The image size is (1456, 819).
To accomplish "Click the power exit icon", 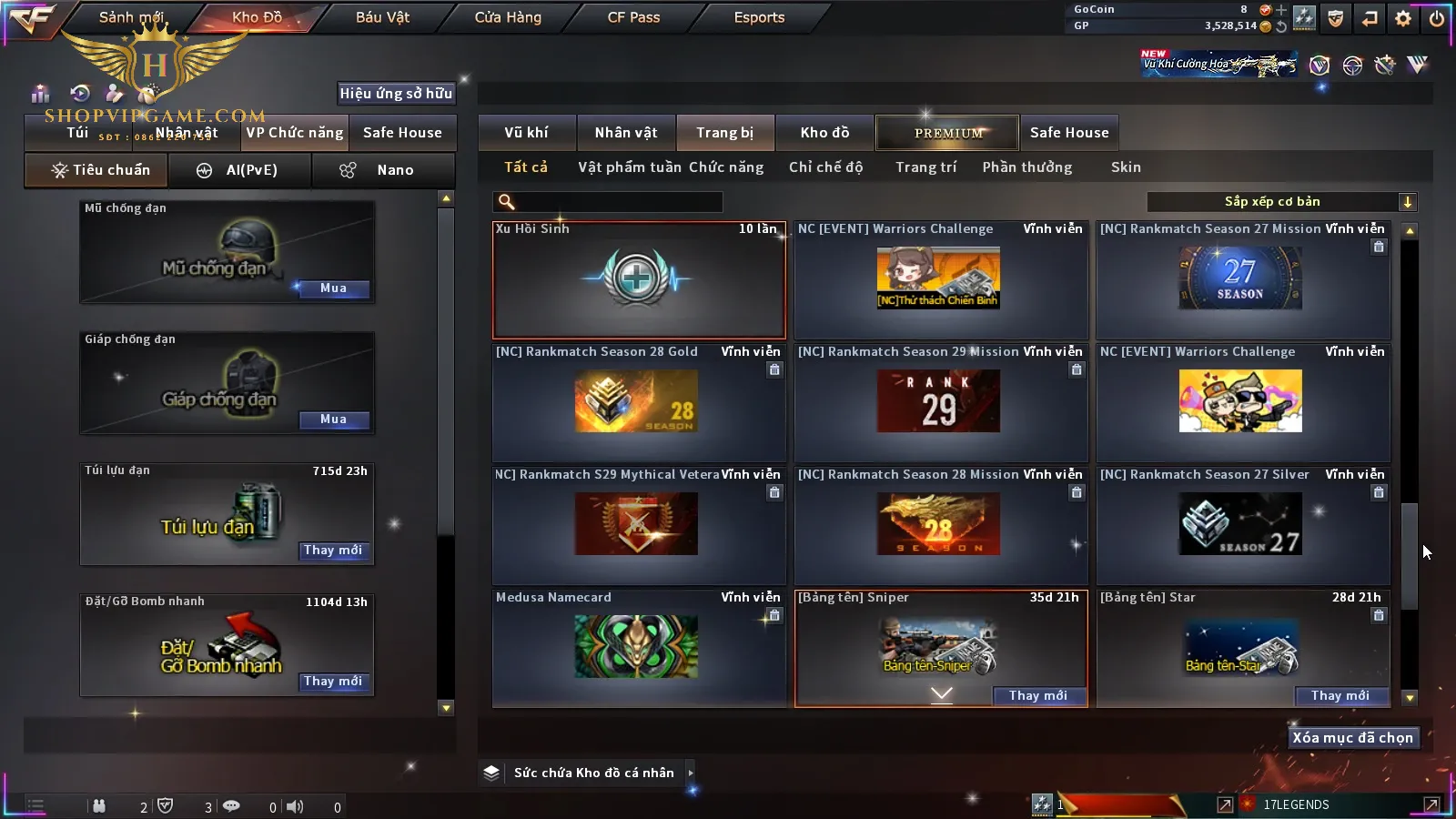I will click(x=1437, y=18).
